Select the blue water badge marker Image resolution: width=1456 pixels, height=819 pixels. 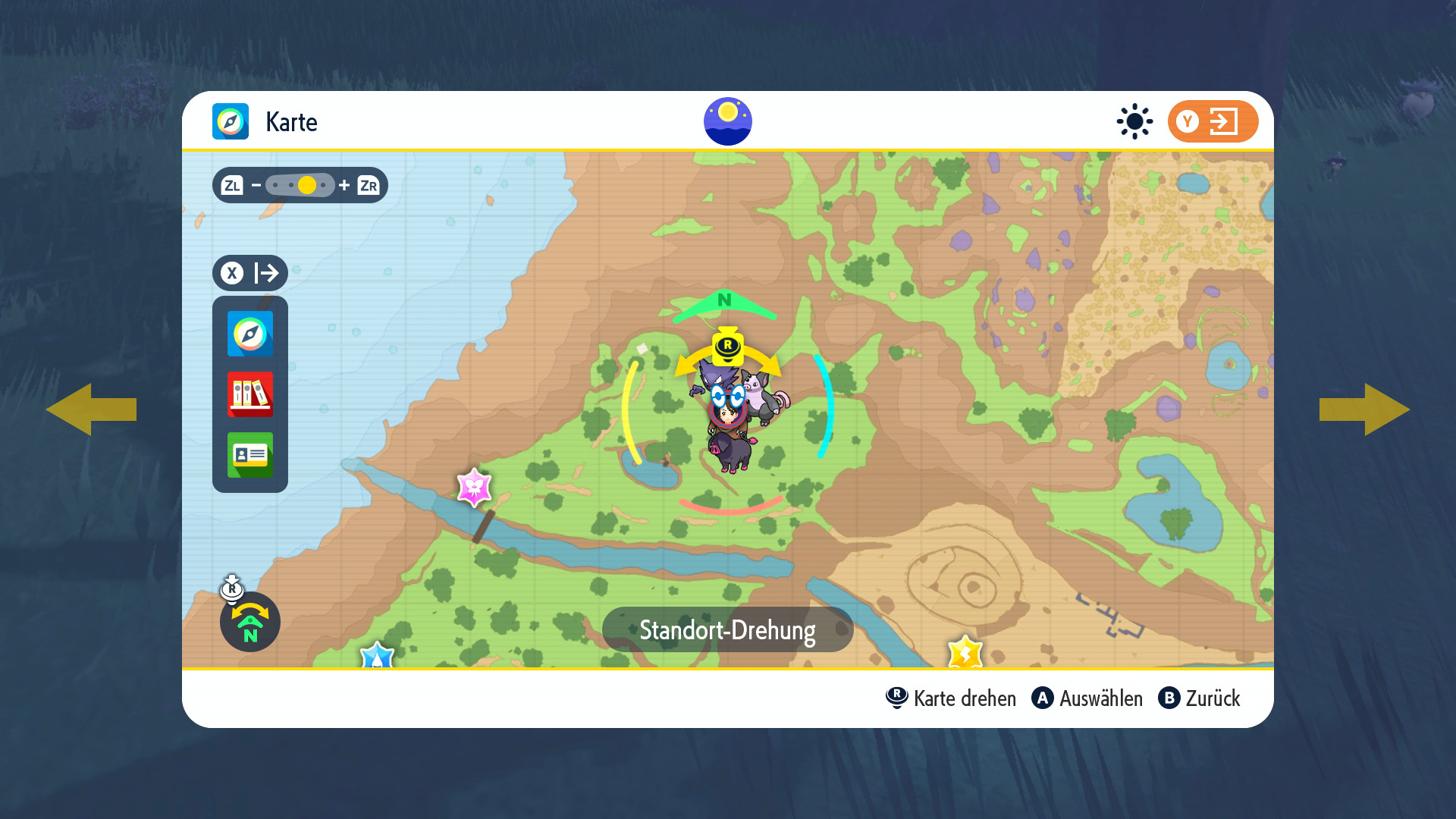coord(377,655)
